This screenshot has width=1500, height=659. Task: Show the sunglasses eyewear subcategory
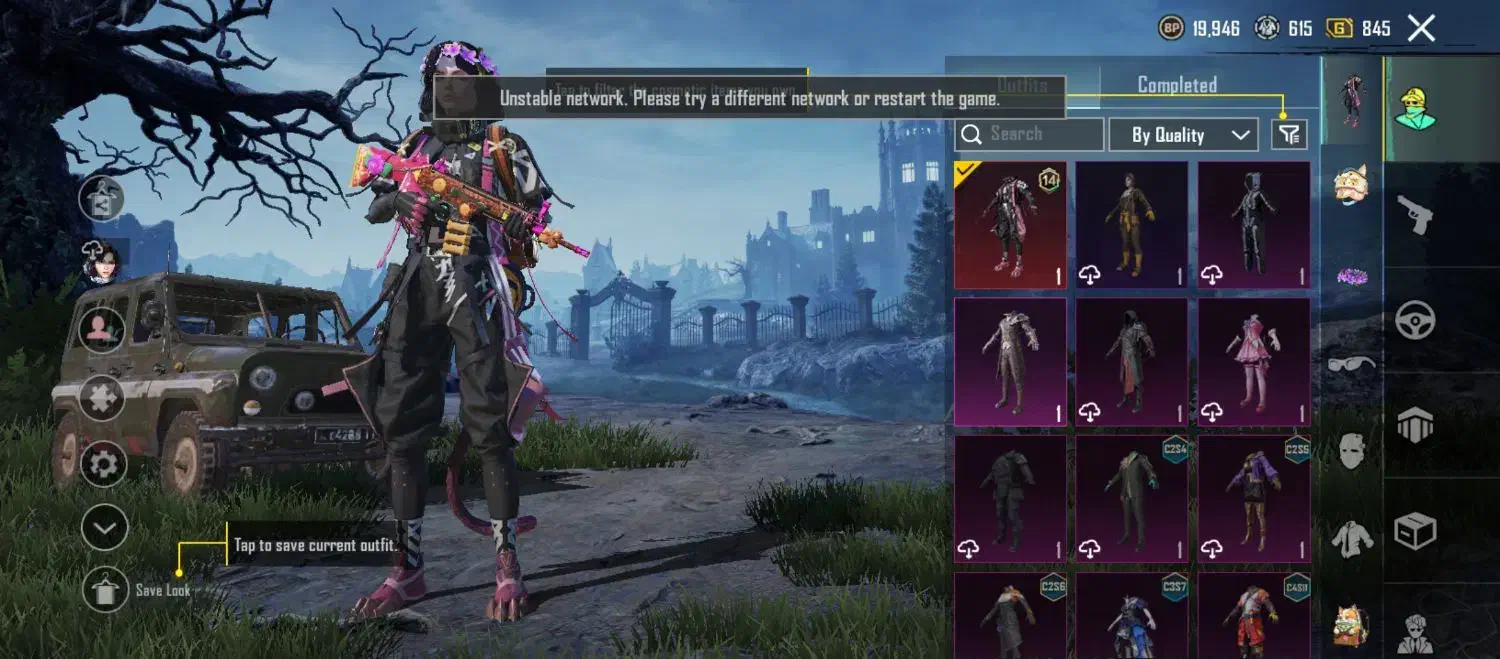pos(1352,362)
